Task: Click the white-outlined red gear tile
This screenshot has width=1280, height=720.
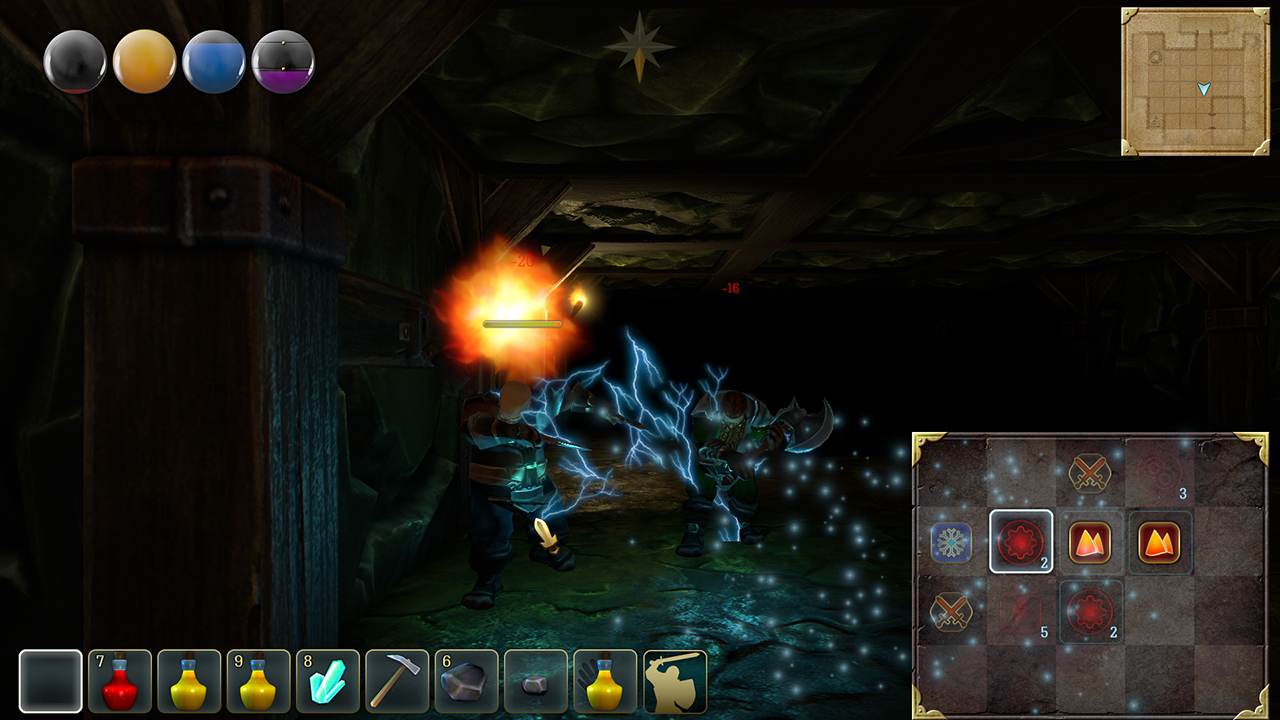Action: click(x=1021, y=542)
